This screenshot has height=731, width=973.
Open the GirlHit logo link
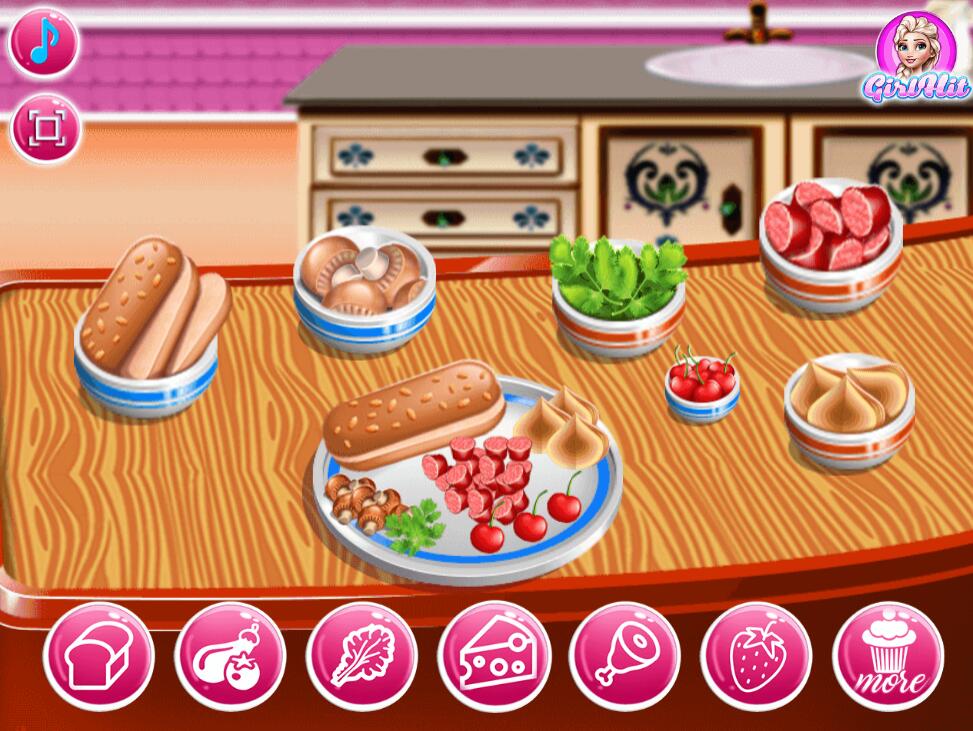point(915,58)
